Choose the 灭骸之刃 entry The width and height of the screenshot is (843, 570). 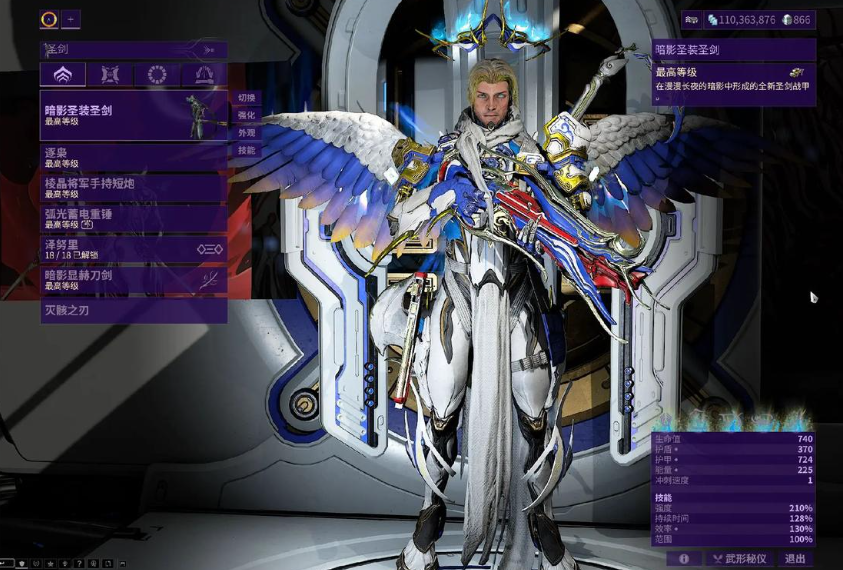[133, 312]
